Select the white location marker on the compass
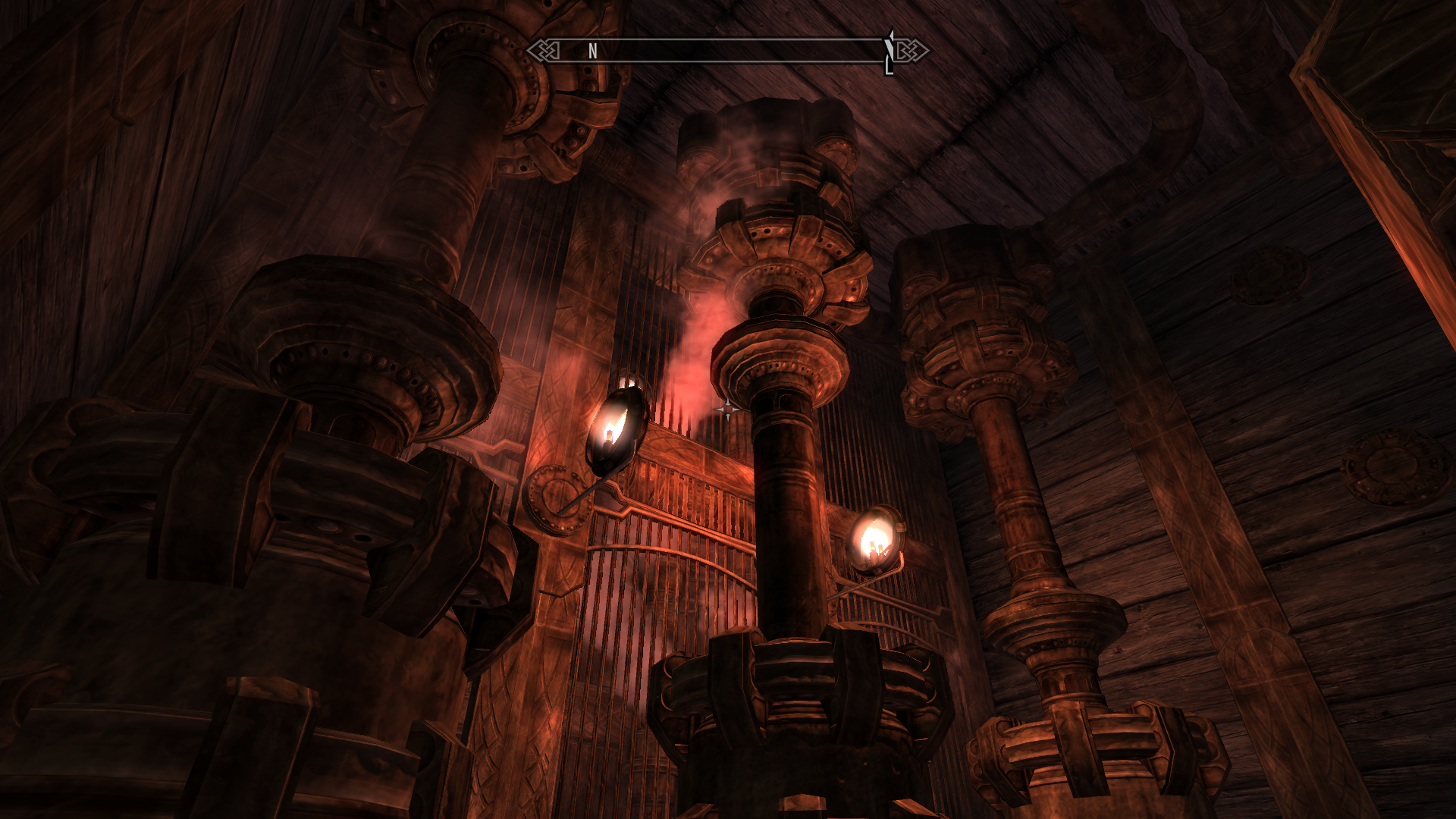 (890, 52)
